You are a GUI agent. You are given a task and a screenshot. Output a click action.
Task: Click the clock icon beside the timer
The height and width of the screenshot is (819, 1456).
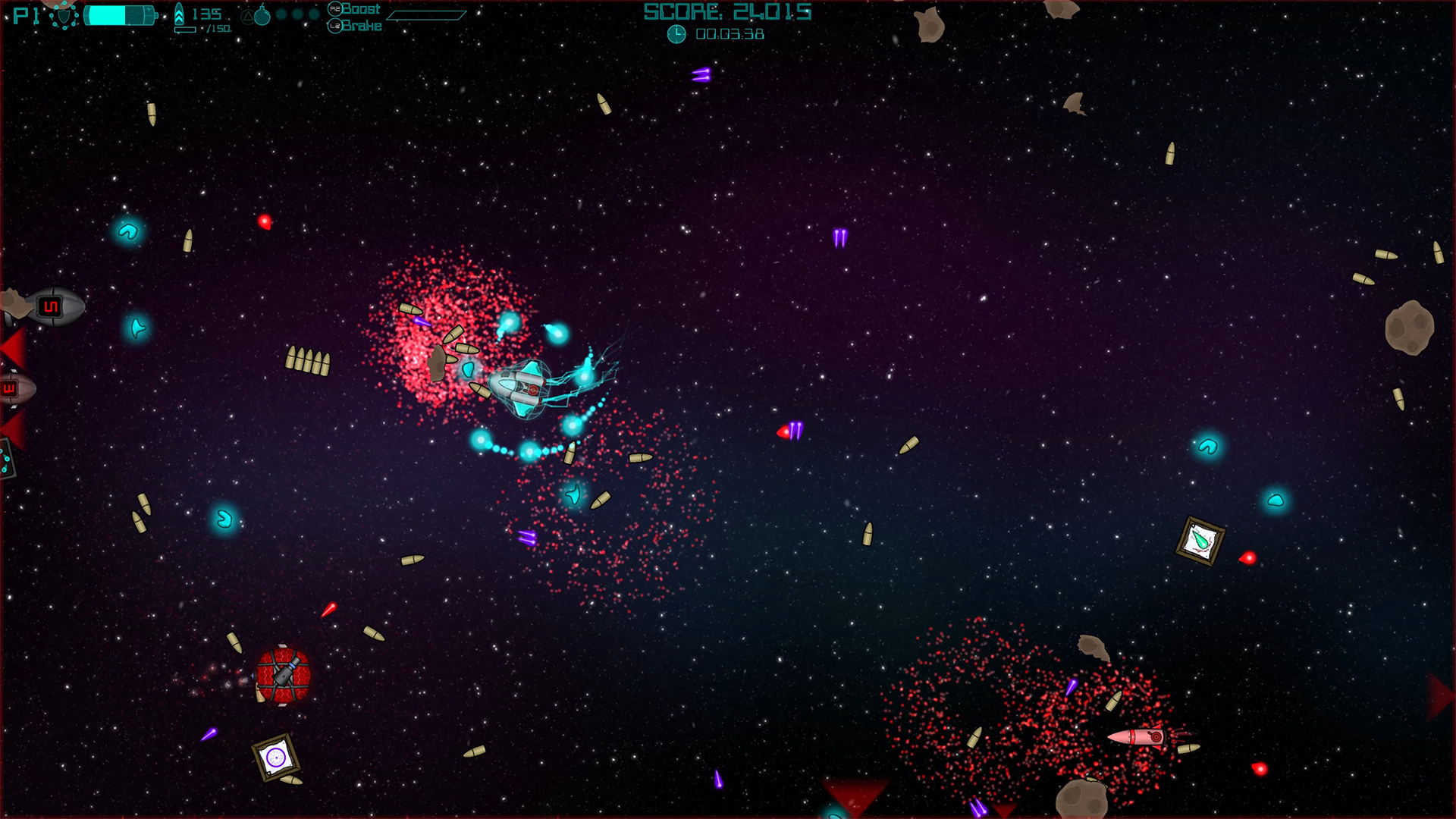tap(675, 33)
